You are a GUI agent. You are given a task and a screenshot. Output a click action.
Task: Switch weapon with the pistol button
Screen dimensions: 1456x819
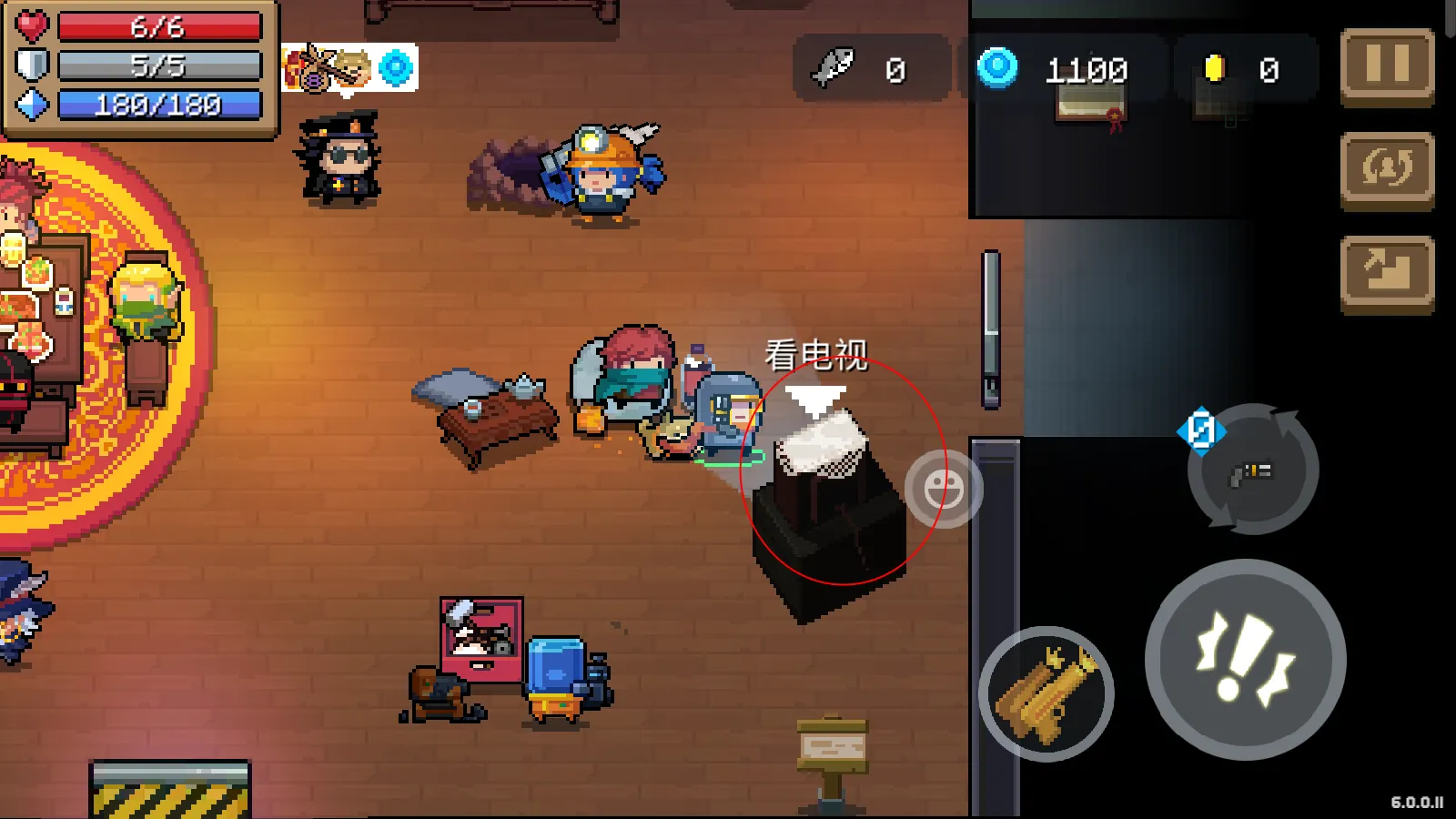[1253, 470]
